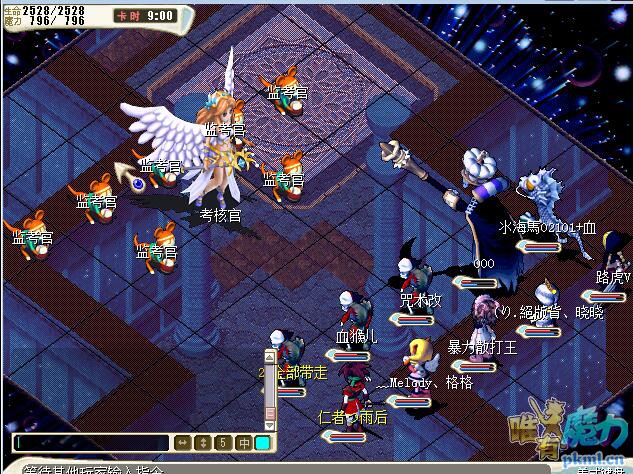Click the chat scrollbar's up arrow
The image size is (633, 474).
click(268, 355)
